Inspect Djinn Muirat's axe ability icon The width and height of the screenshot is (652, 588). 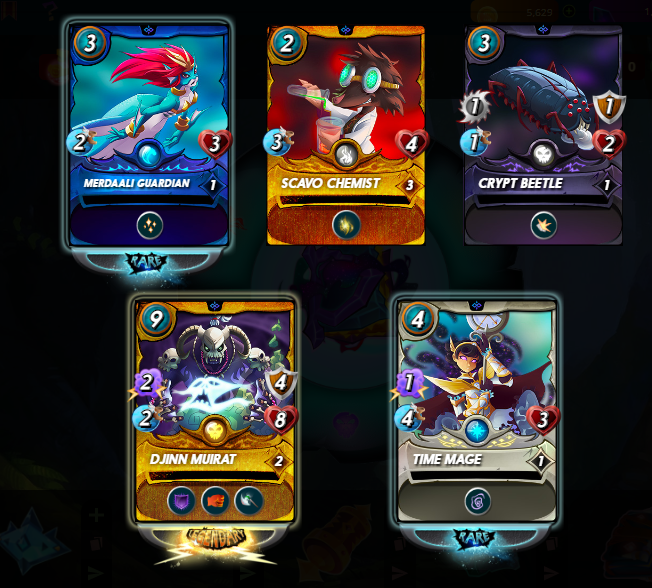(247, 498)
